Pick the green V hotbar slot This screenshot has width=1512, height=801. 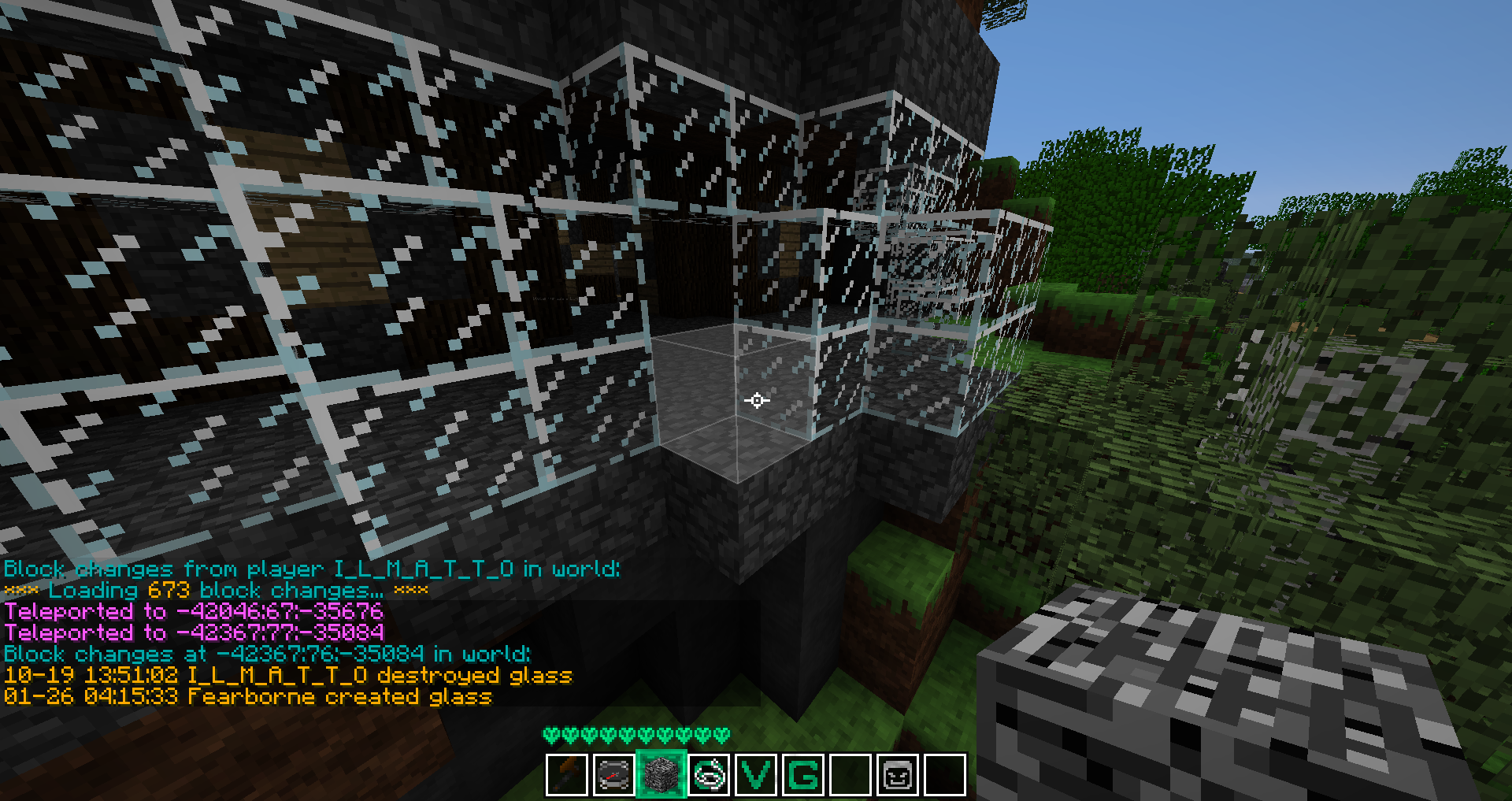(x=756, y=775)
